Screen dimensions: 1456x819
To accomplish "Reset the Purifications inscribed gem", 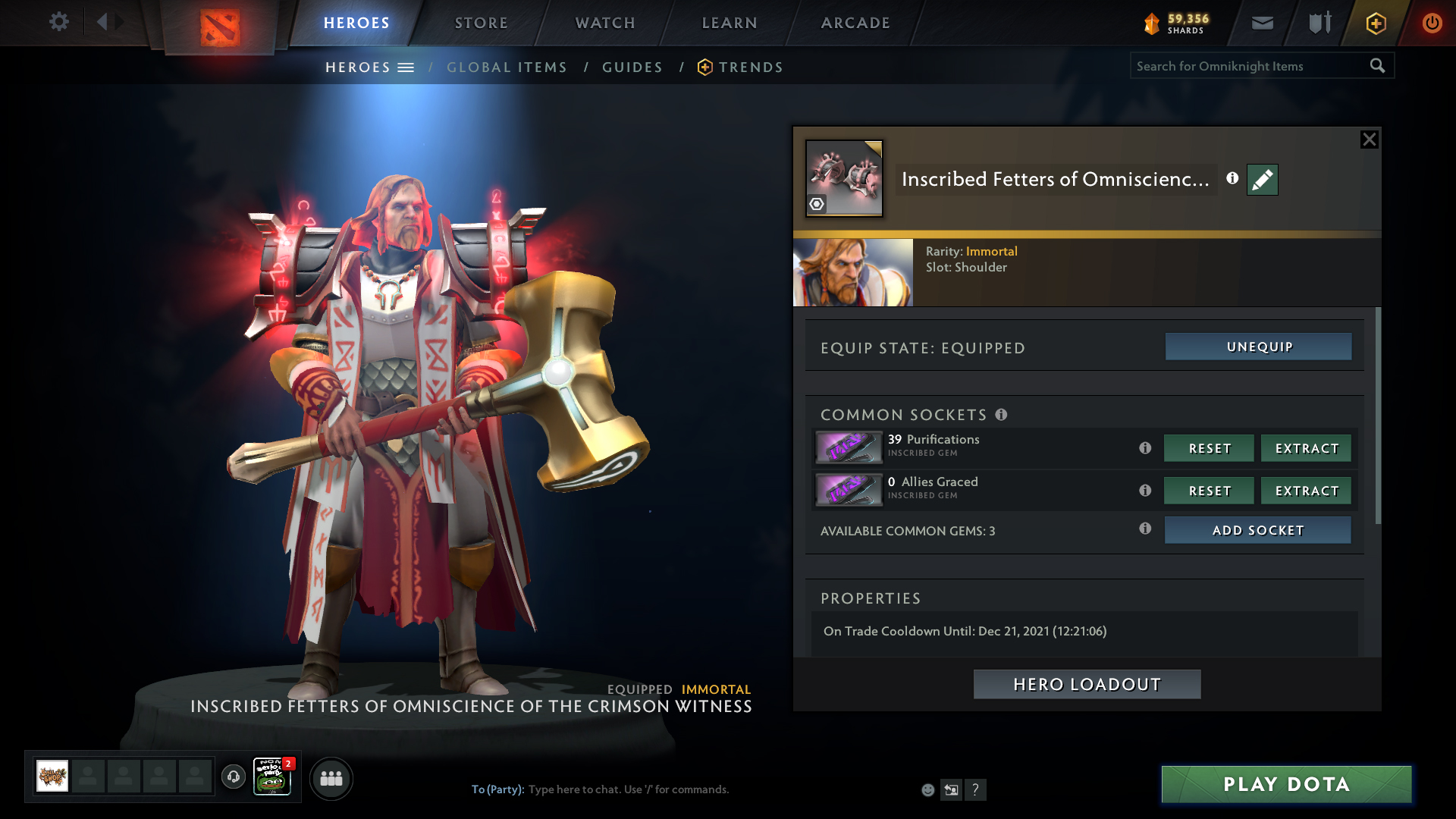I will 1209,448.
